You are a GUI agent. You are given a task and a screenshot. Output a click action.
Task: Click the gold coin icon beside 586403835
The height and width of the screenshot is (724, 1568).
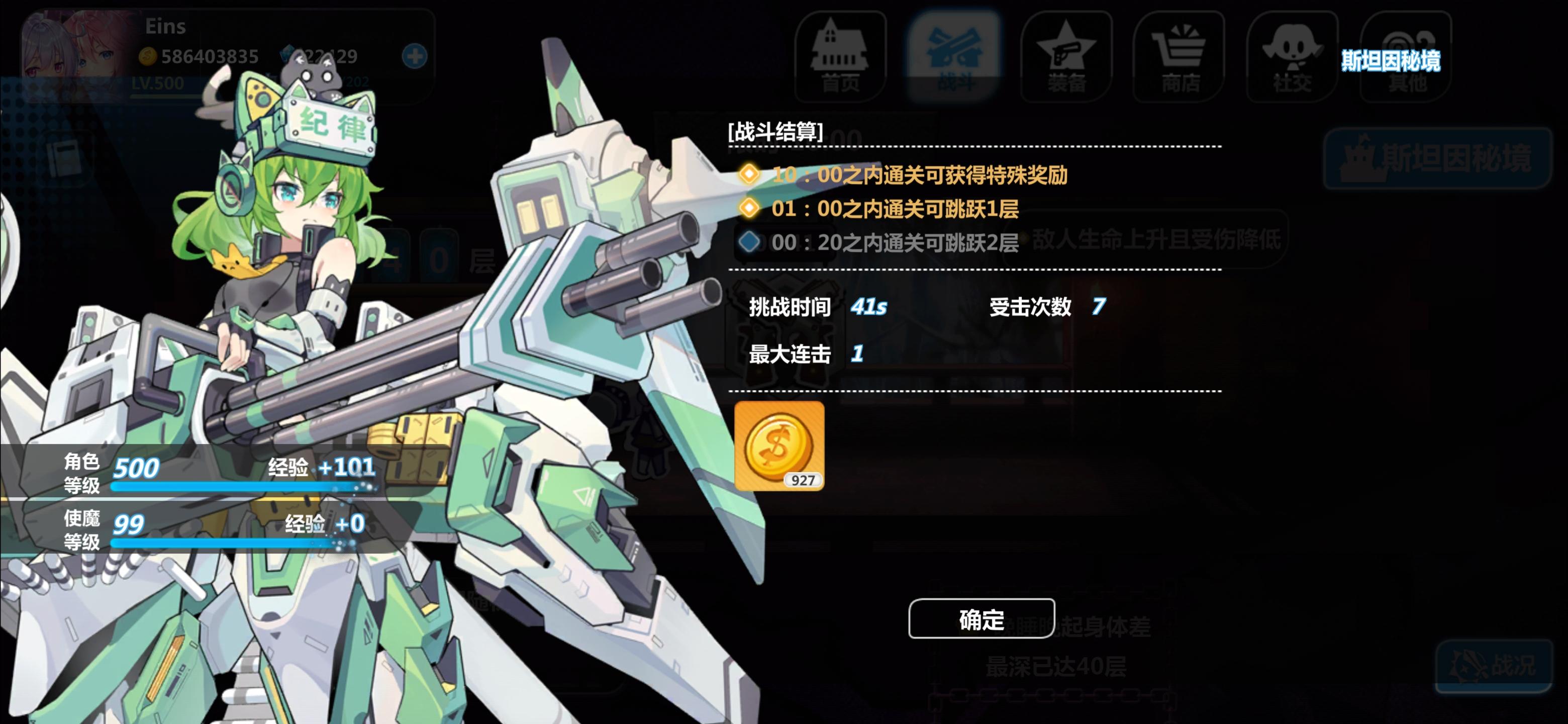148,57
